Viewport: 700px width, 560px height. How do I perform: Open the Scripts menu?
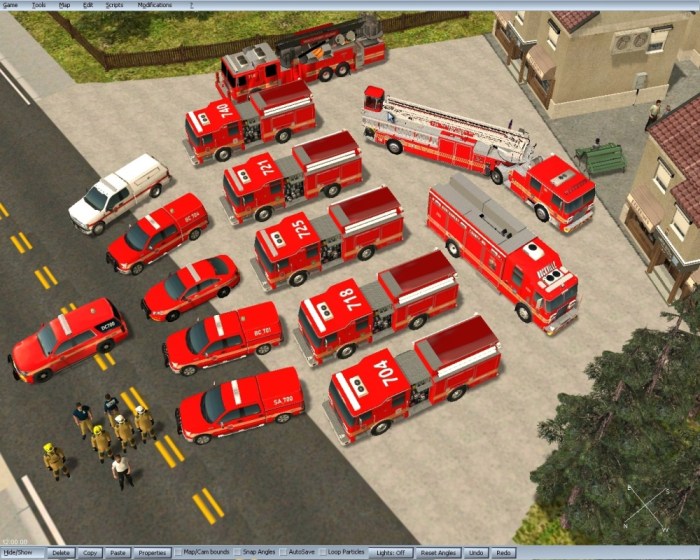[114, 5]
